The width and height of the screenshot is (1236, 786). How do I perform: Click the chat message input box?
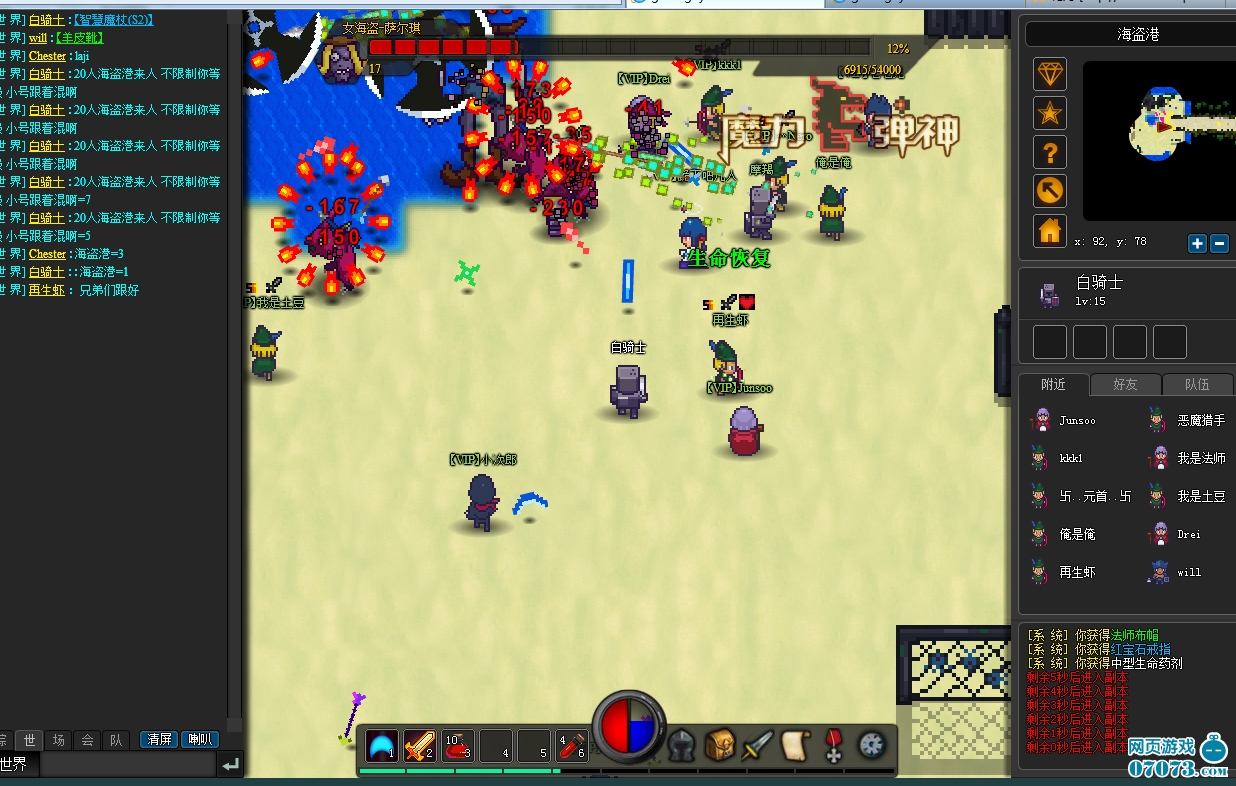(x=127, y=764)
